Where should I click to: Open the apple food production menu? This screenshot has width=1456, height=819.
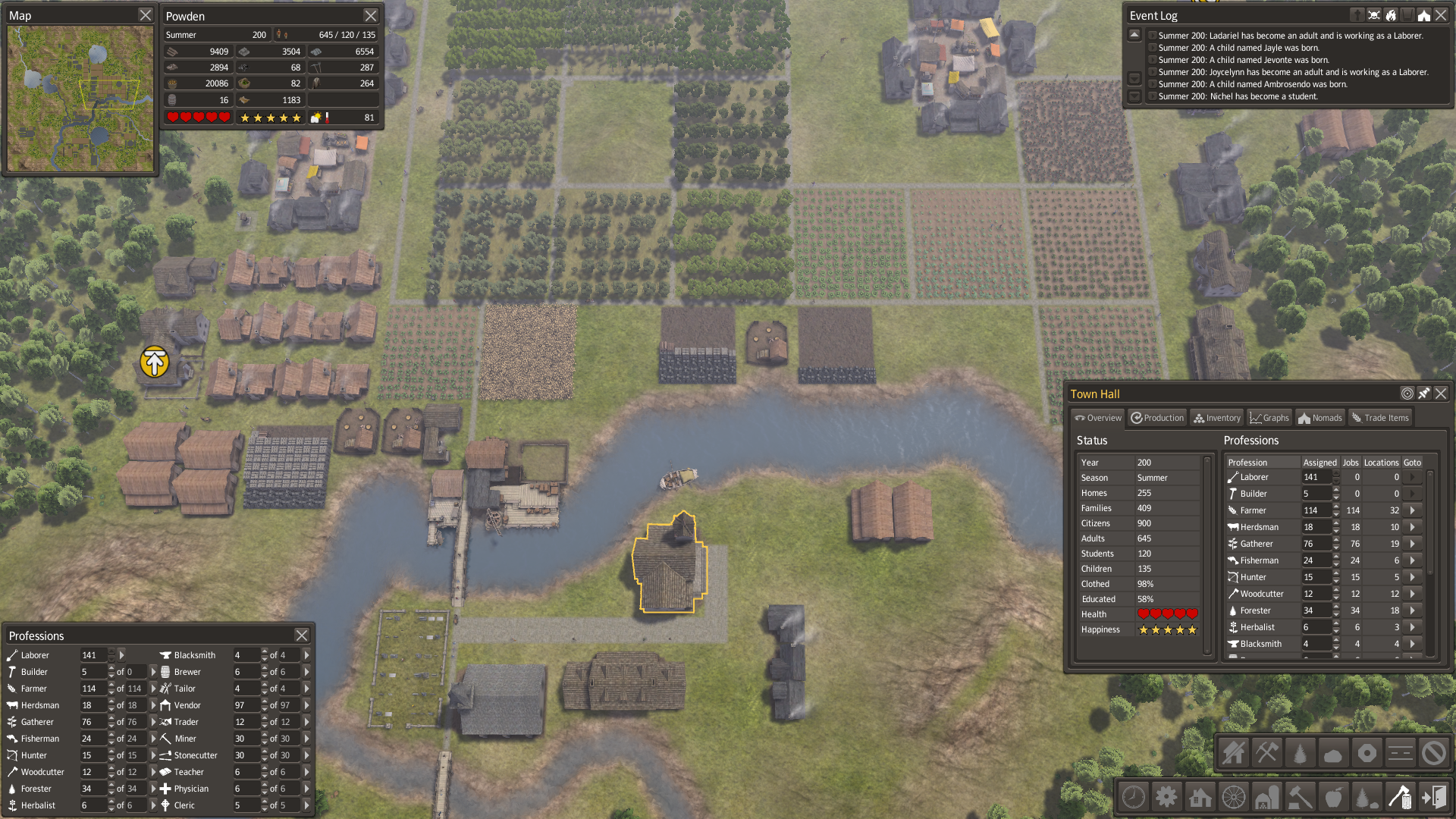click(1333, 797)
